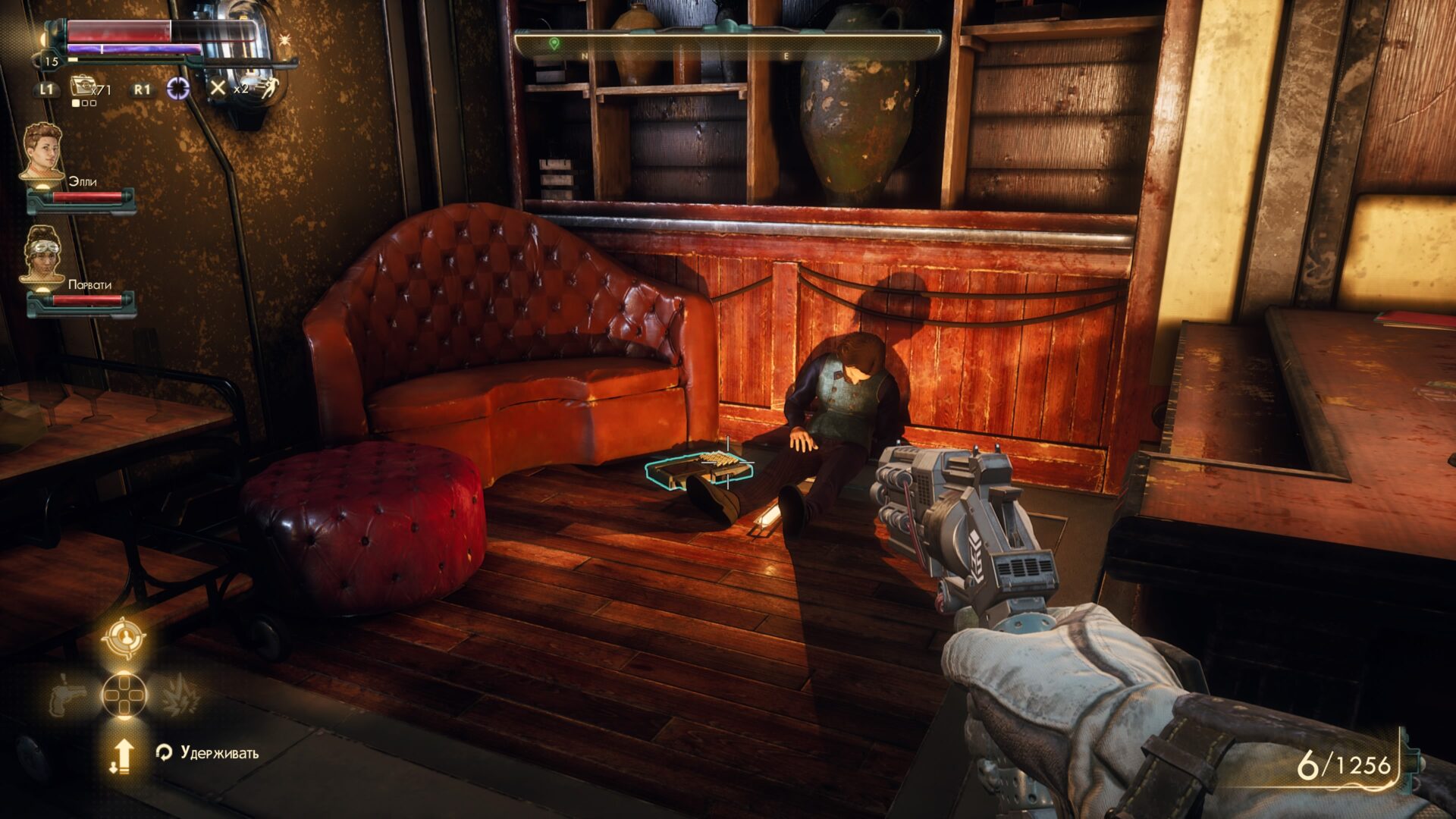The height and width of the screenshot is (819, 1456).
Task: Click the spiky status effect icon
Action: (286, 39)
